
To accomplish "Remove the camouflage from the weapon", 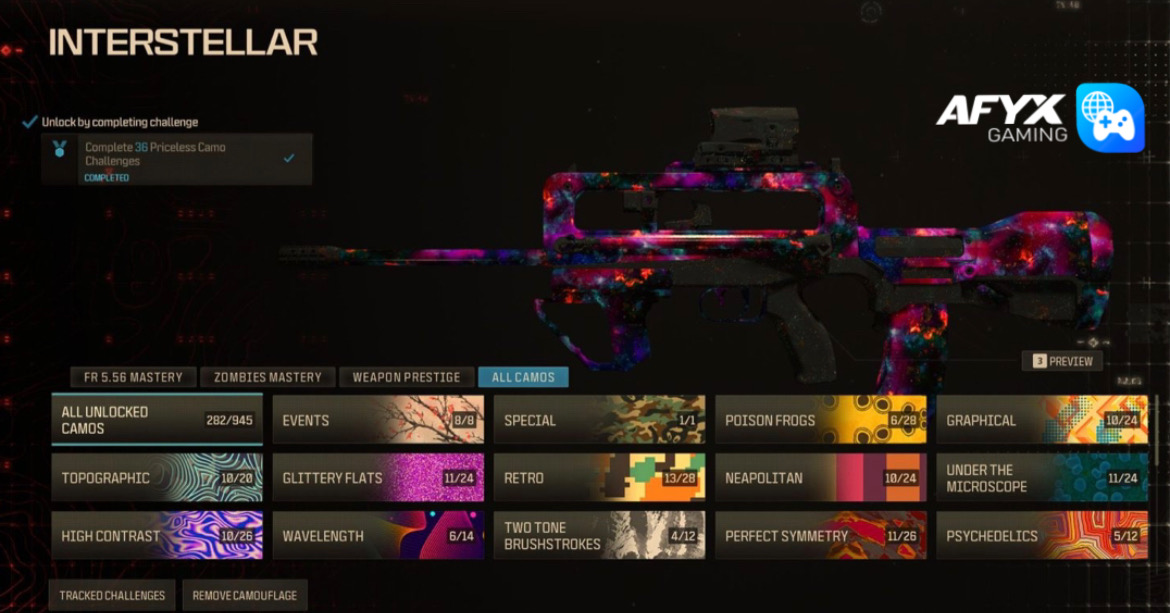I will (245, 595).
